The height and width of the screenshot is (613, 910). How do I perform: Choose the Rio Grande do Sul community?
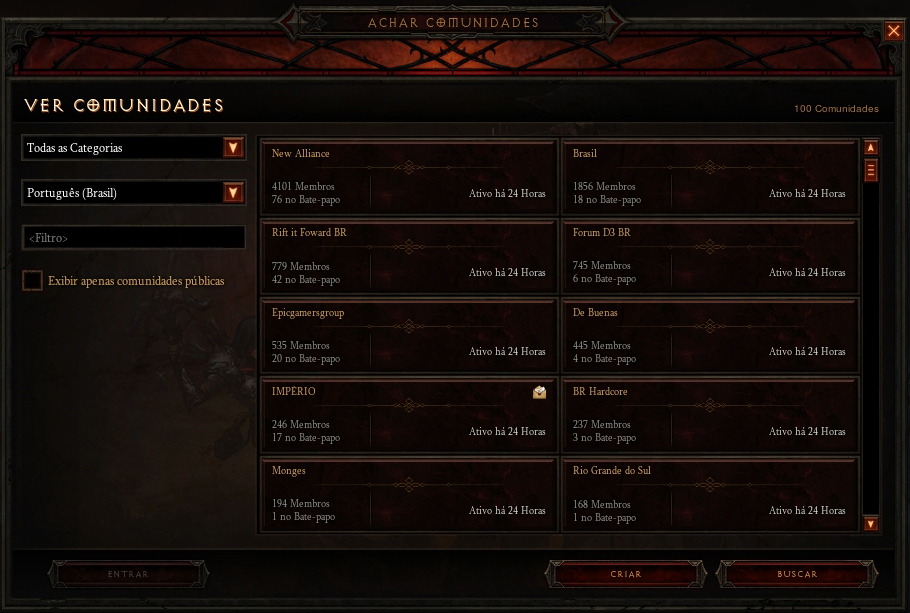coord(709,494)
